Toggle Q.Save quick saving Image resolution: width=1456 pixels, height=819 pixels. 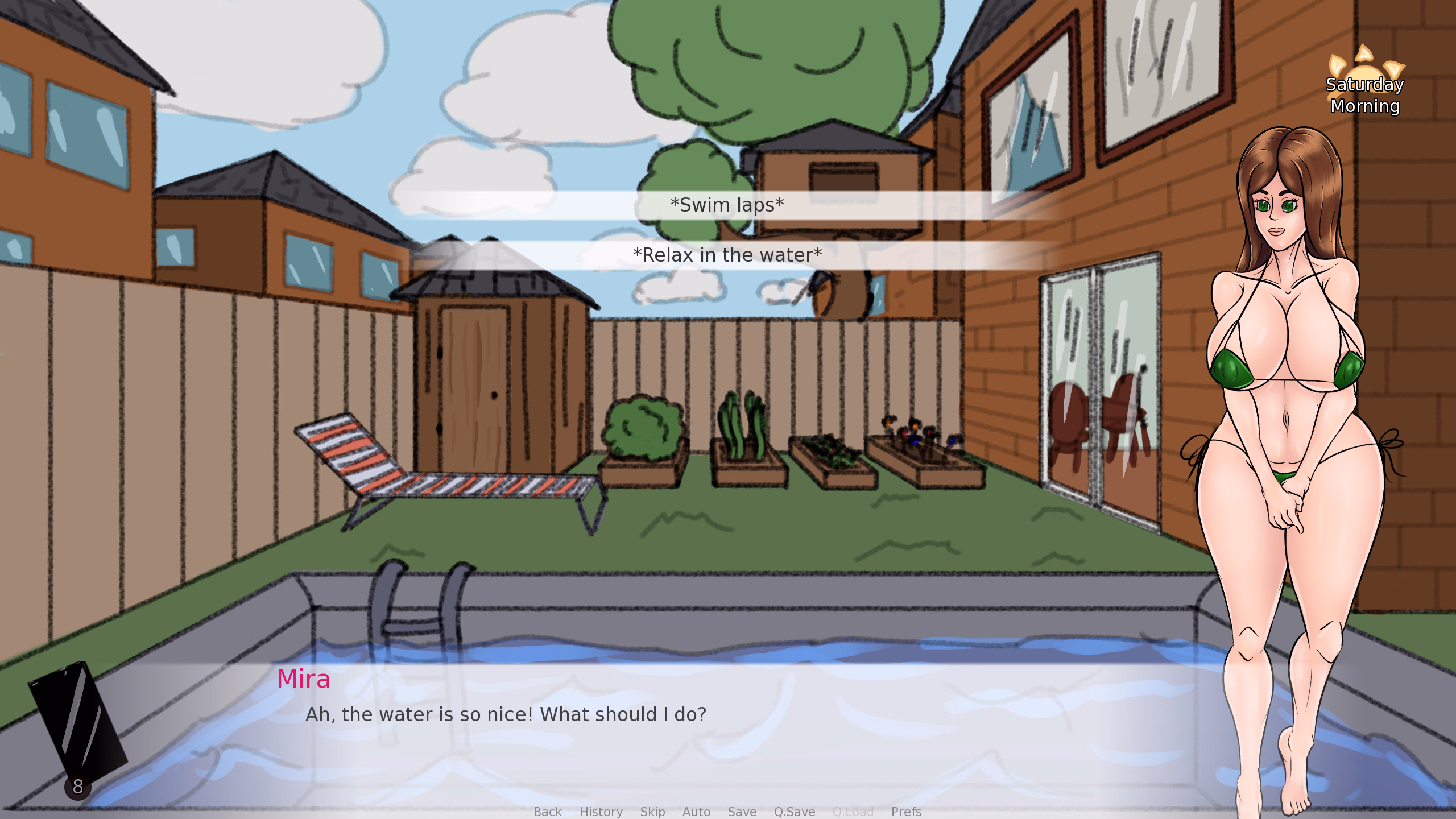coord(795,812)
